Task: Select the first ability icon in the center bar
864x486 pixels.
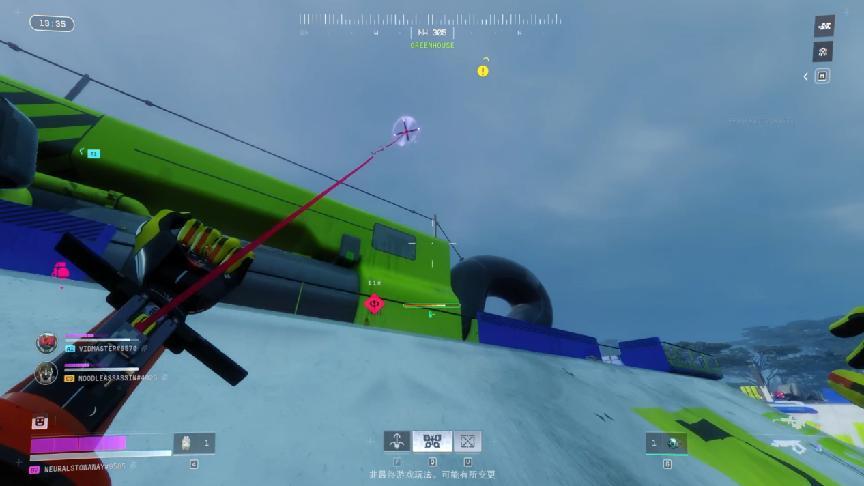Action: tap(397, 441)
